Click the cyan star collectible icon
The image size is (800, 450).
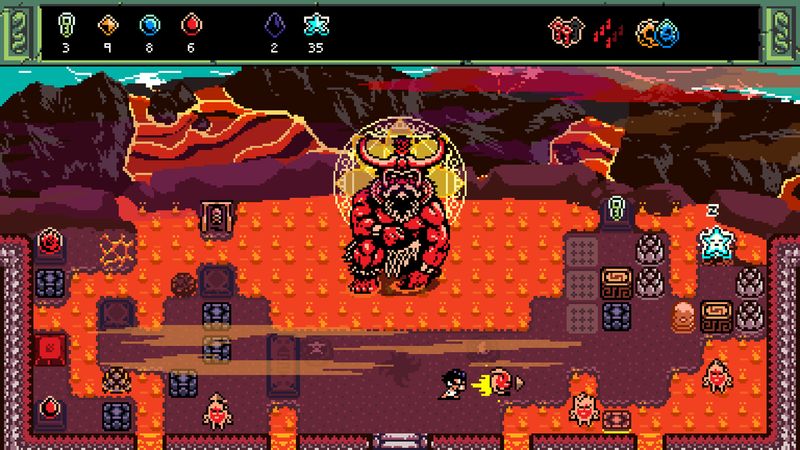tap(316, 25)
